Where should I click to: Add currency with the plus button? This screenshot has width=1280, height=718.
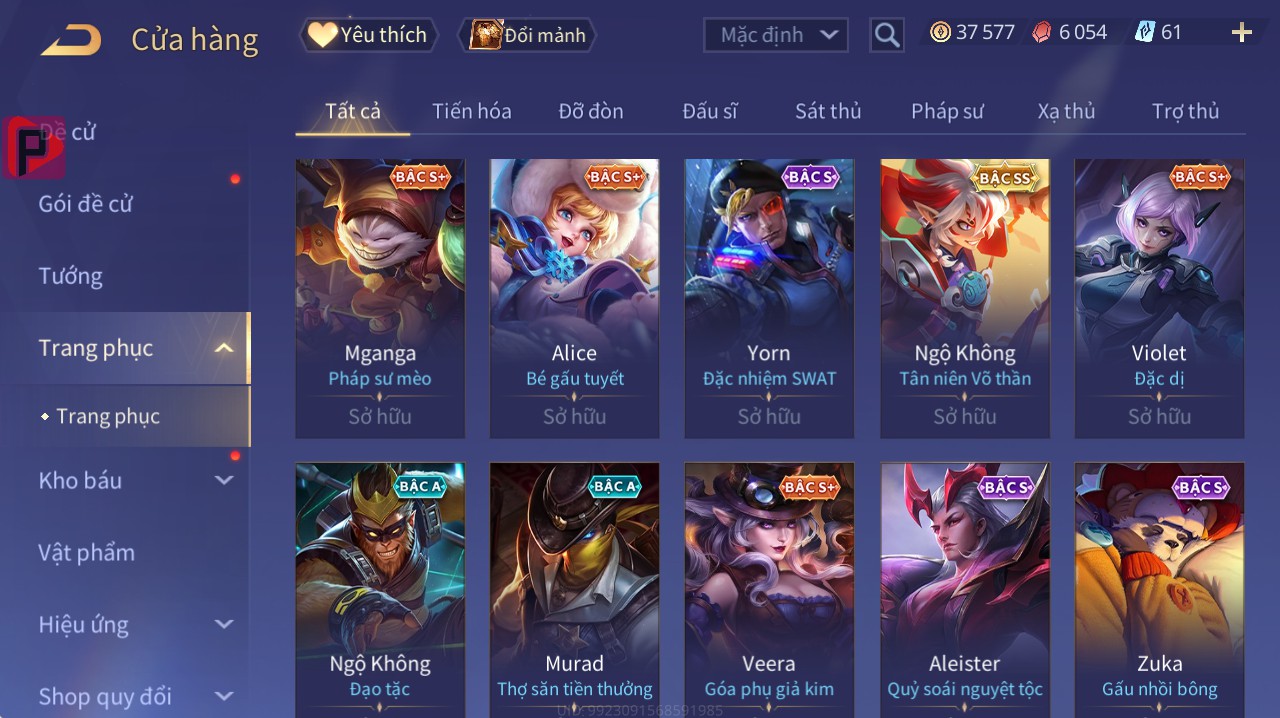pyautogui.click(x=1241, y=33)
